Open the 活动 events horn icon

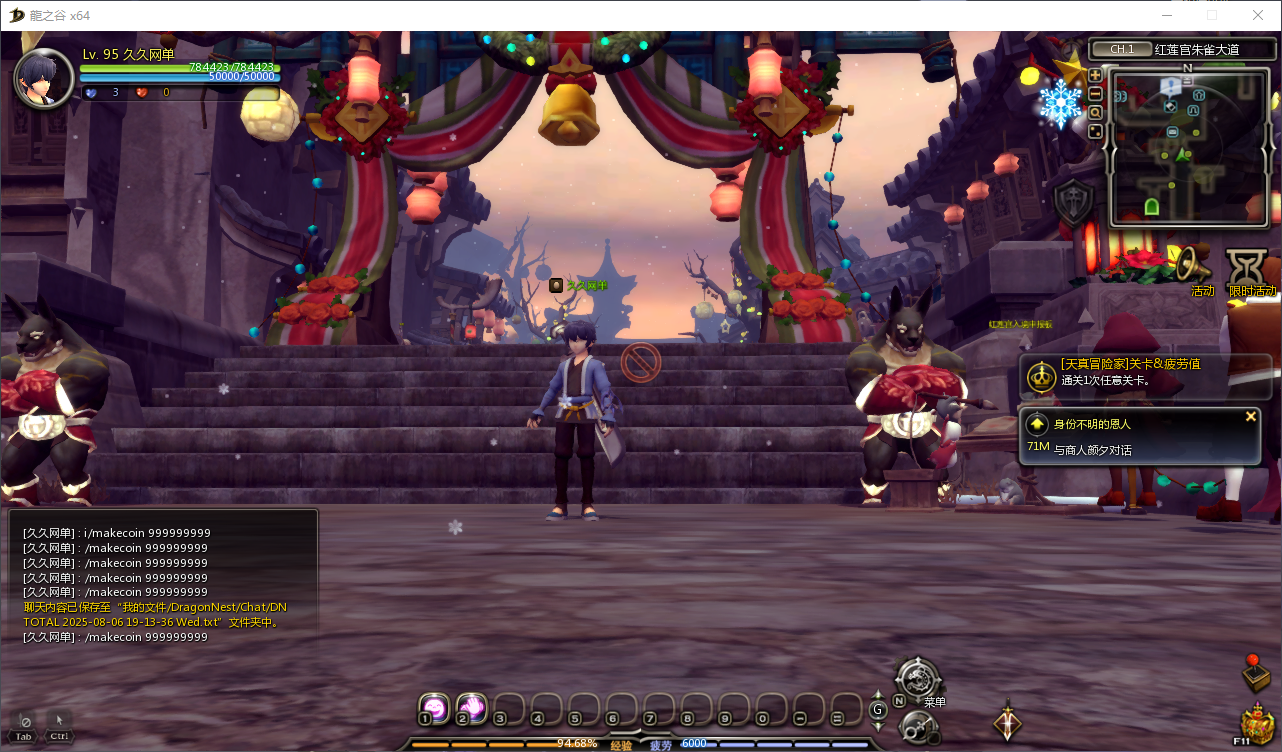click(x=1195, y=266)
